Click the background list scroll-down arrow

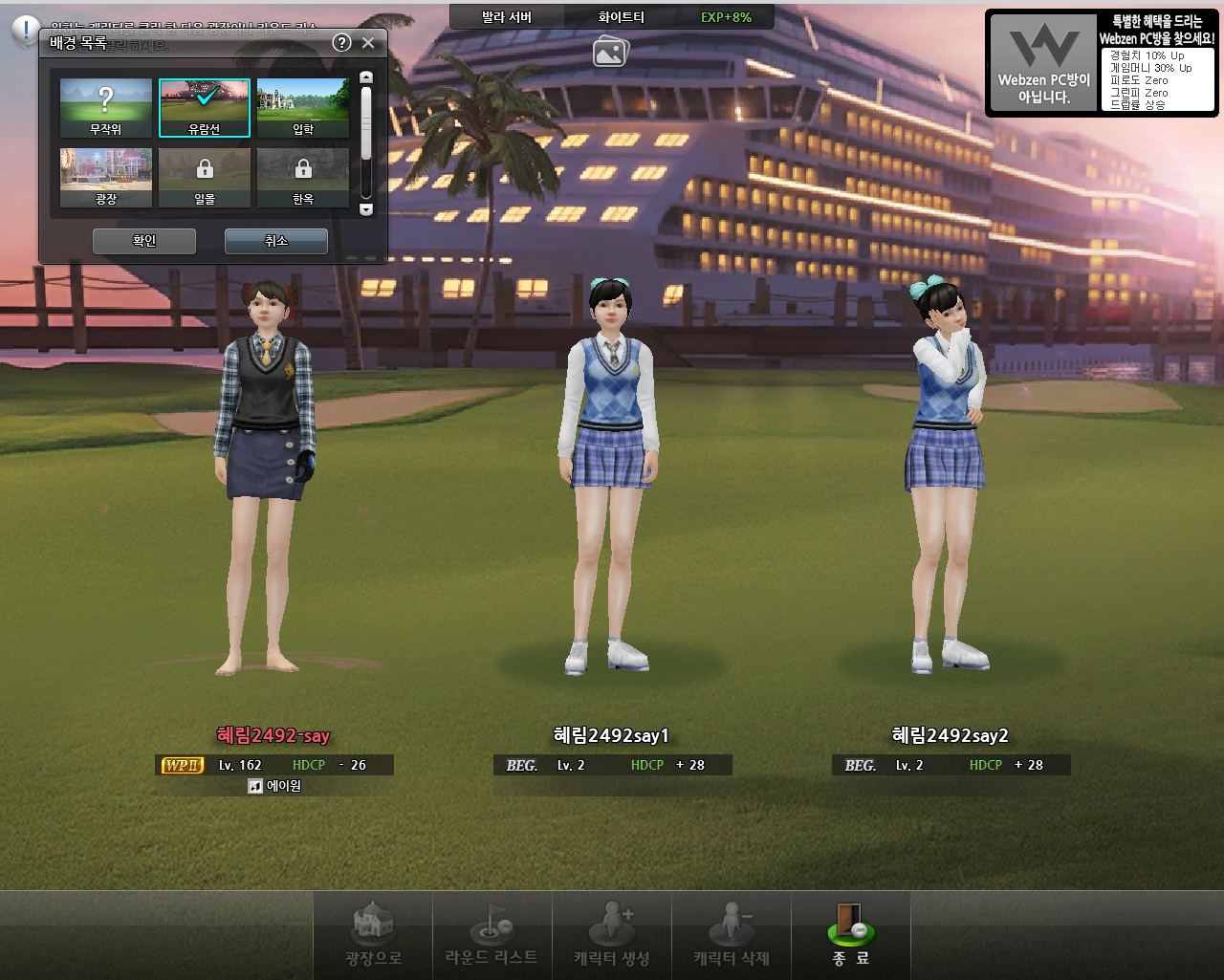pyautogui.click(x=365, y=209)
